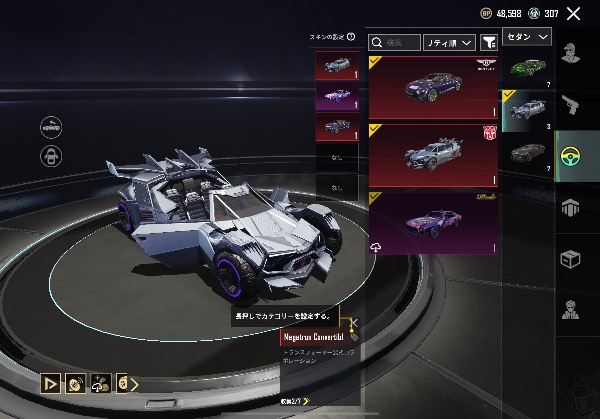Switch to the green sports car category

(528, 68)
